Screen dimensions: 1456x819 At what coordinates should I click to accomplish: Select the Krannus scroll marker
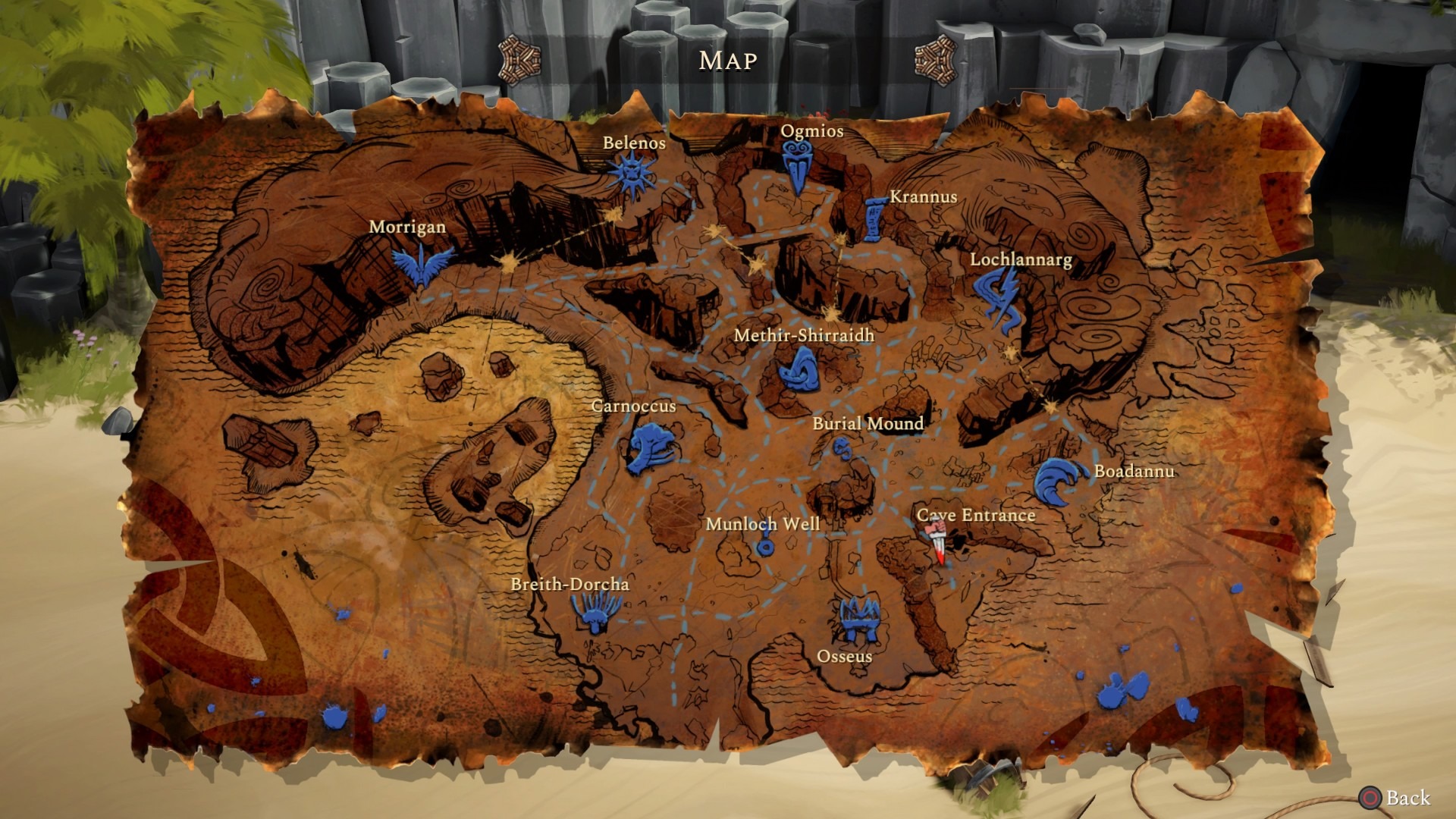click(x=874, y=218)
